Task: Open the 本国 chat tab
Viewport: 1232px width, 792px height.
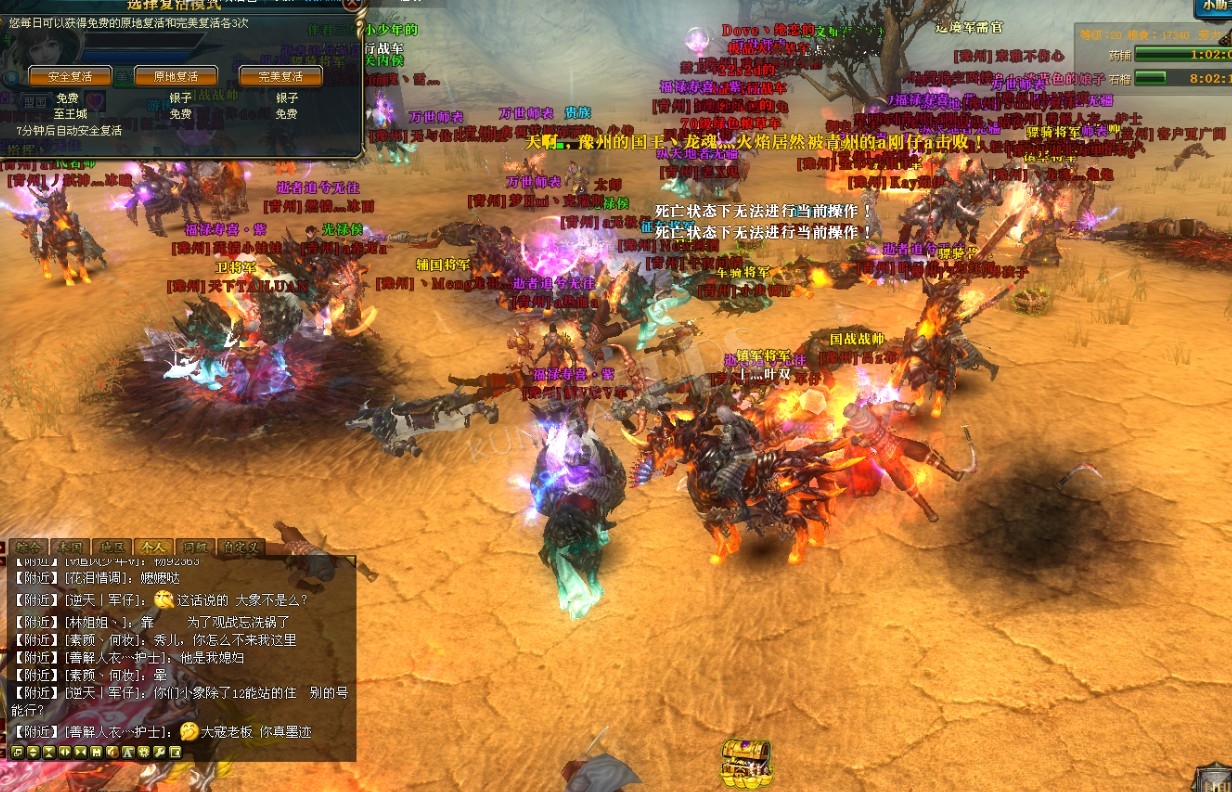Action: tap(70, 547)
